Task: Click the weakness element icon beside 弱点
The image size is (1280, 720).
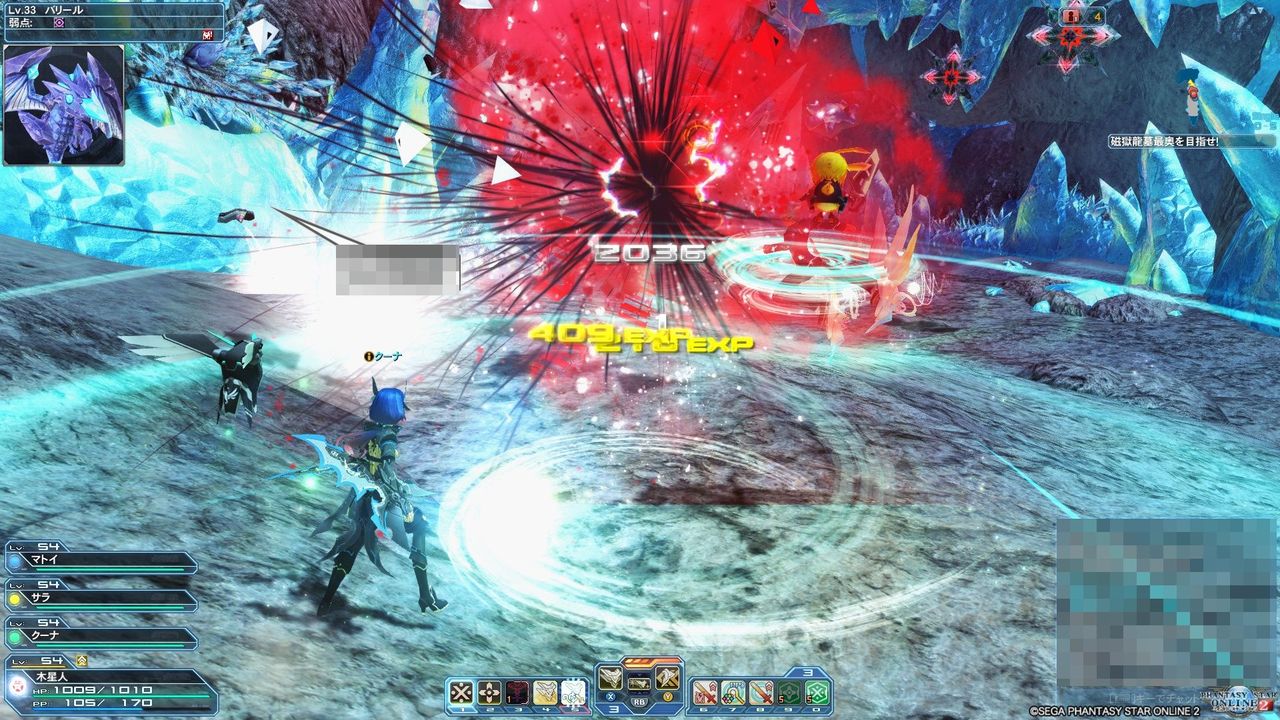Action: click(x=59, y=23)
